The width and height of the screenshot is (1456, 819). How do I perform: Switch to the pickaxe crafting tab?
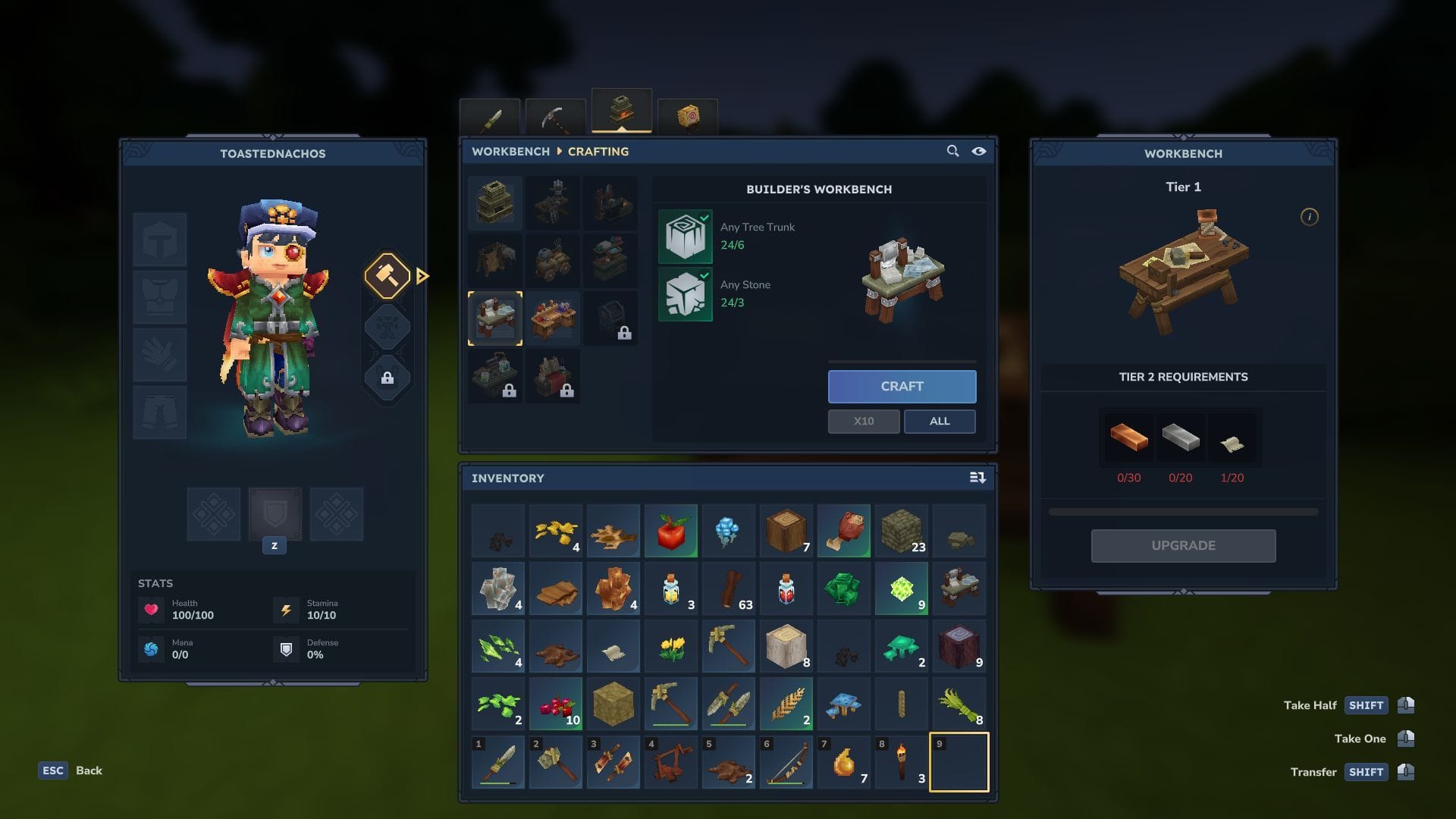(x=554, y=114)
